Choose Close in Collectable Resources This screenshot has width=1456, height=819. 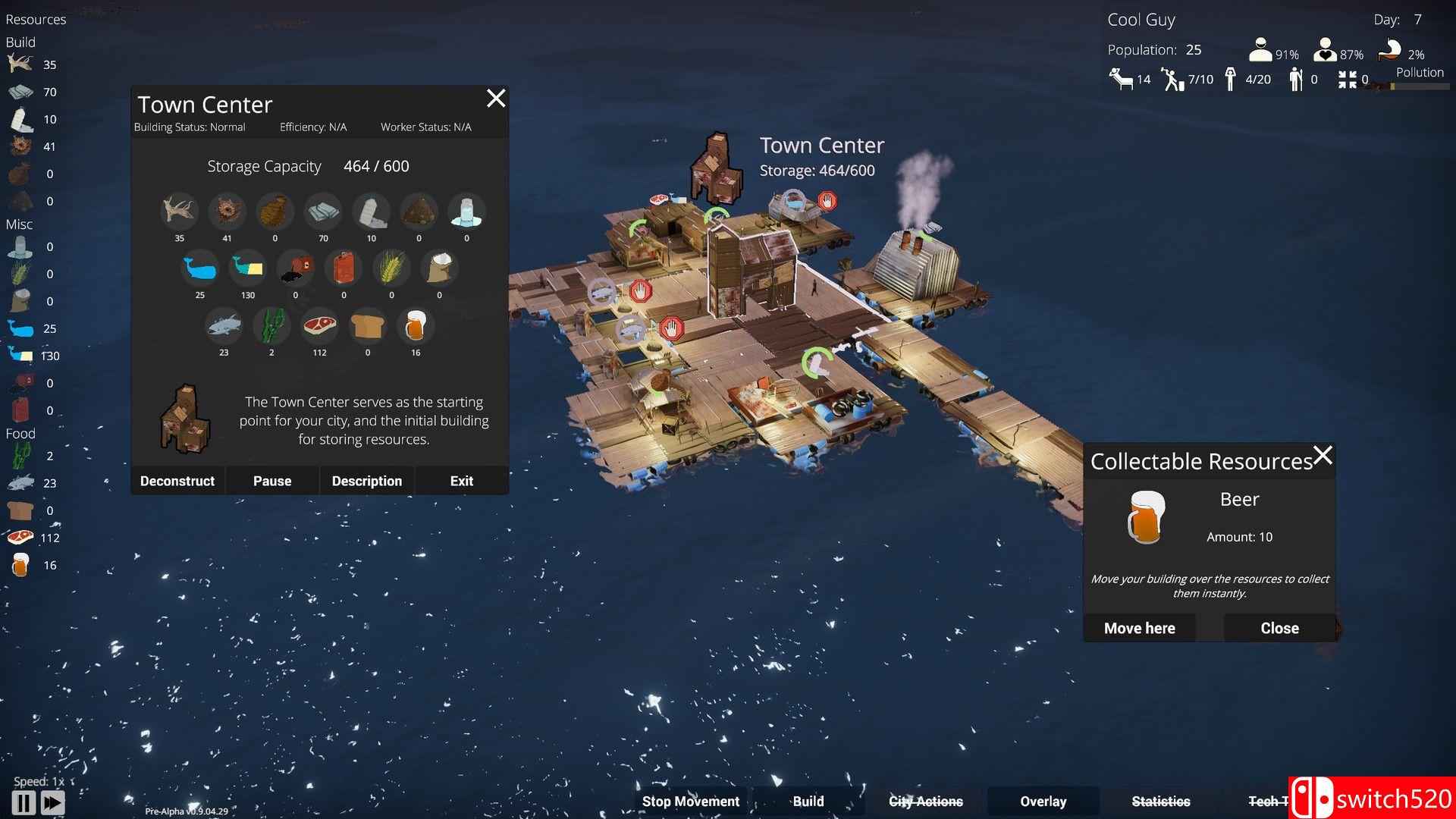1279,628
